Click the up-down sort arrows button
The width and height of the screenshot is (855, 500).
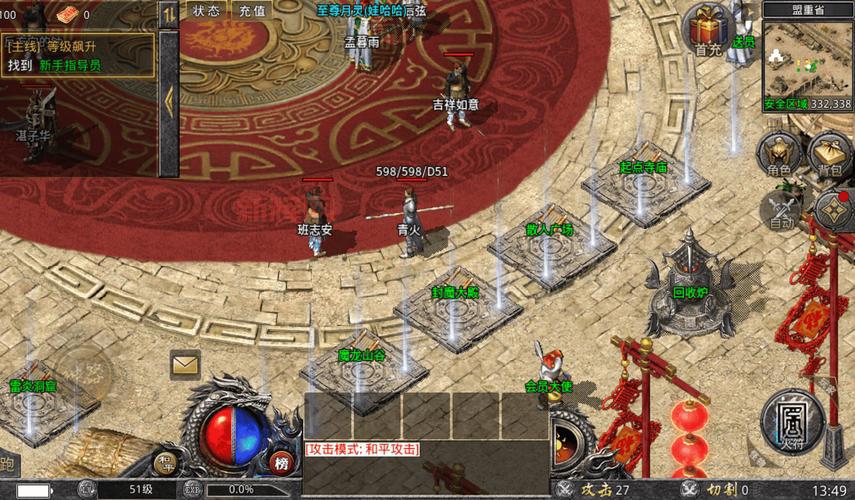pos(169,13)
